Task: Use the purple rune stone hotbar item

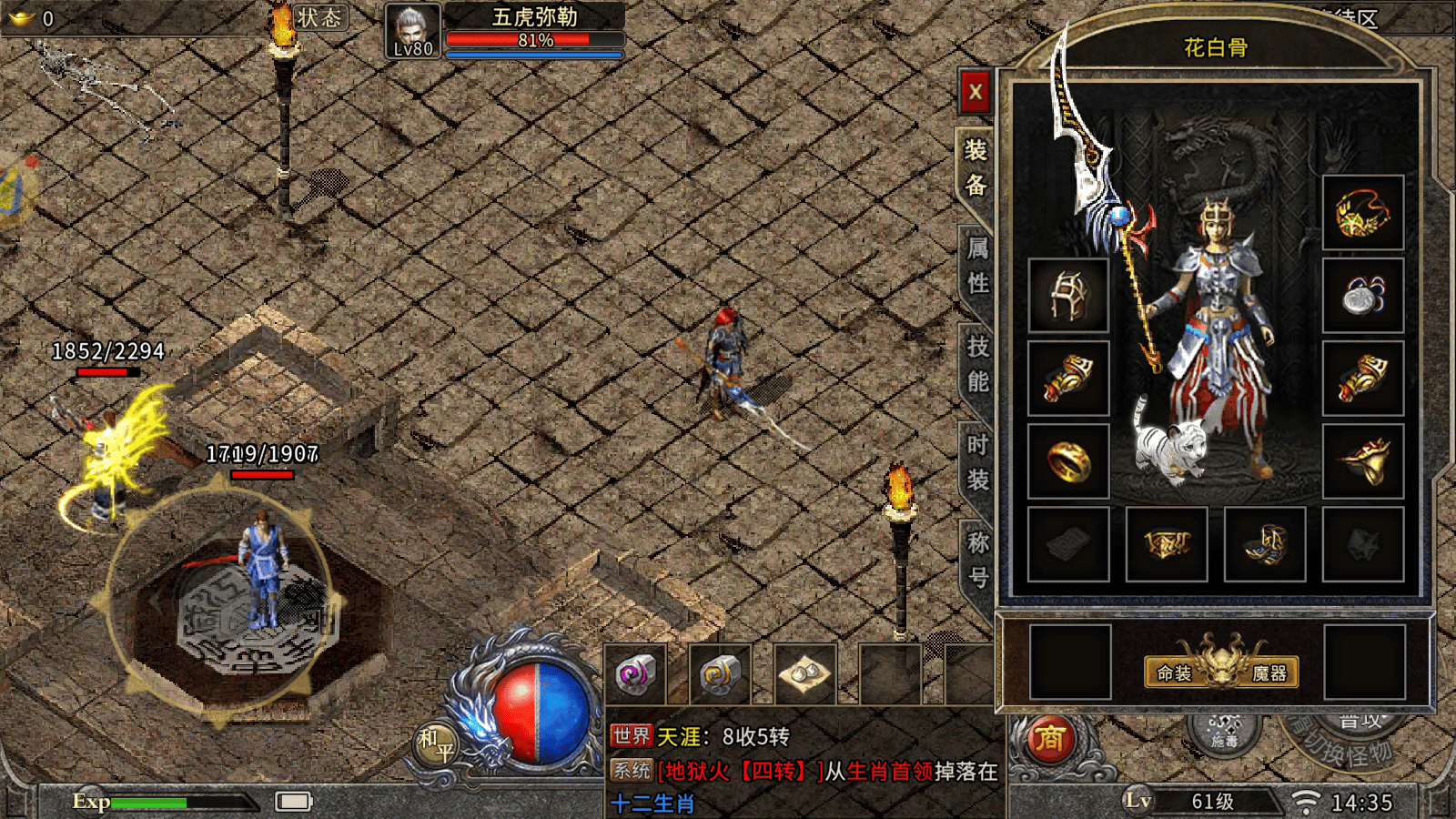Action: [x=635, y=674]
